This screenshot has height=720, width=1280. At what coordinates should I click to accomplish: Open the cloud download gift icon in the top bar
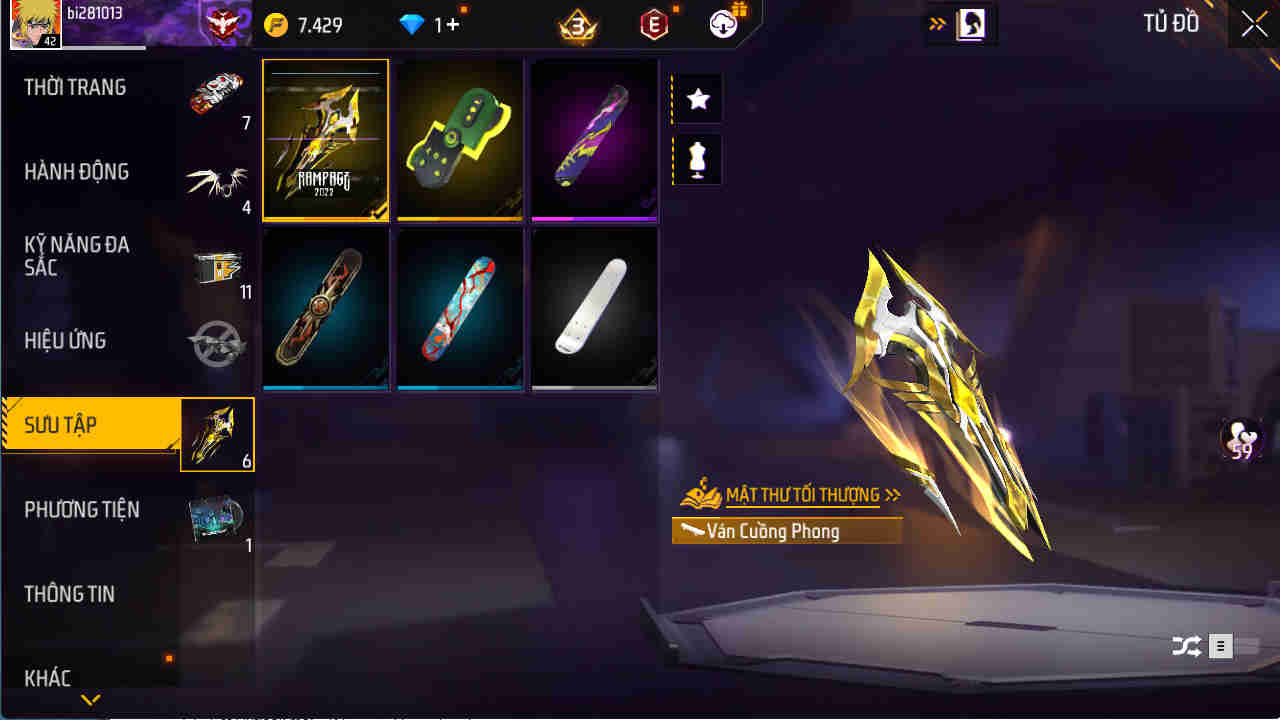tap(724, 24)
